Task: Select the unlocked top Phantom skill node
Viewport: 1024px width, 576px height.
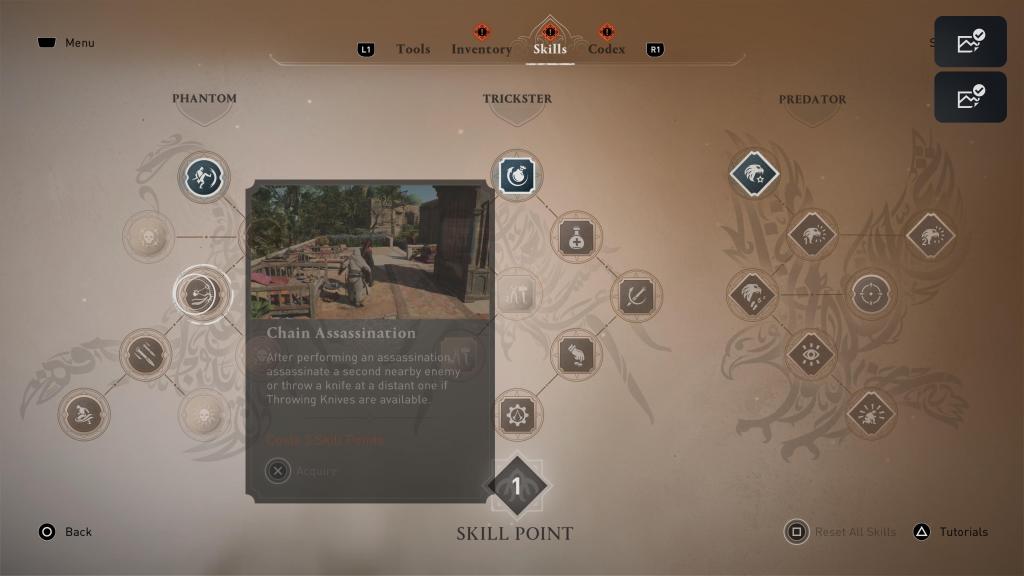Action: pyautogui.click(x=204, y=177)
